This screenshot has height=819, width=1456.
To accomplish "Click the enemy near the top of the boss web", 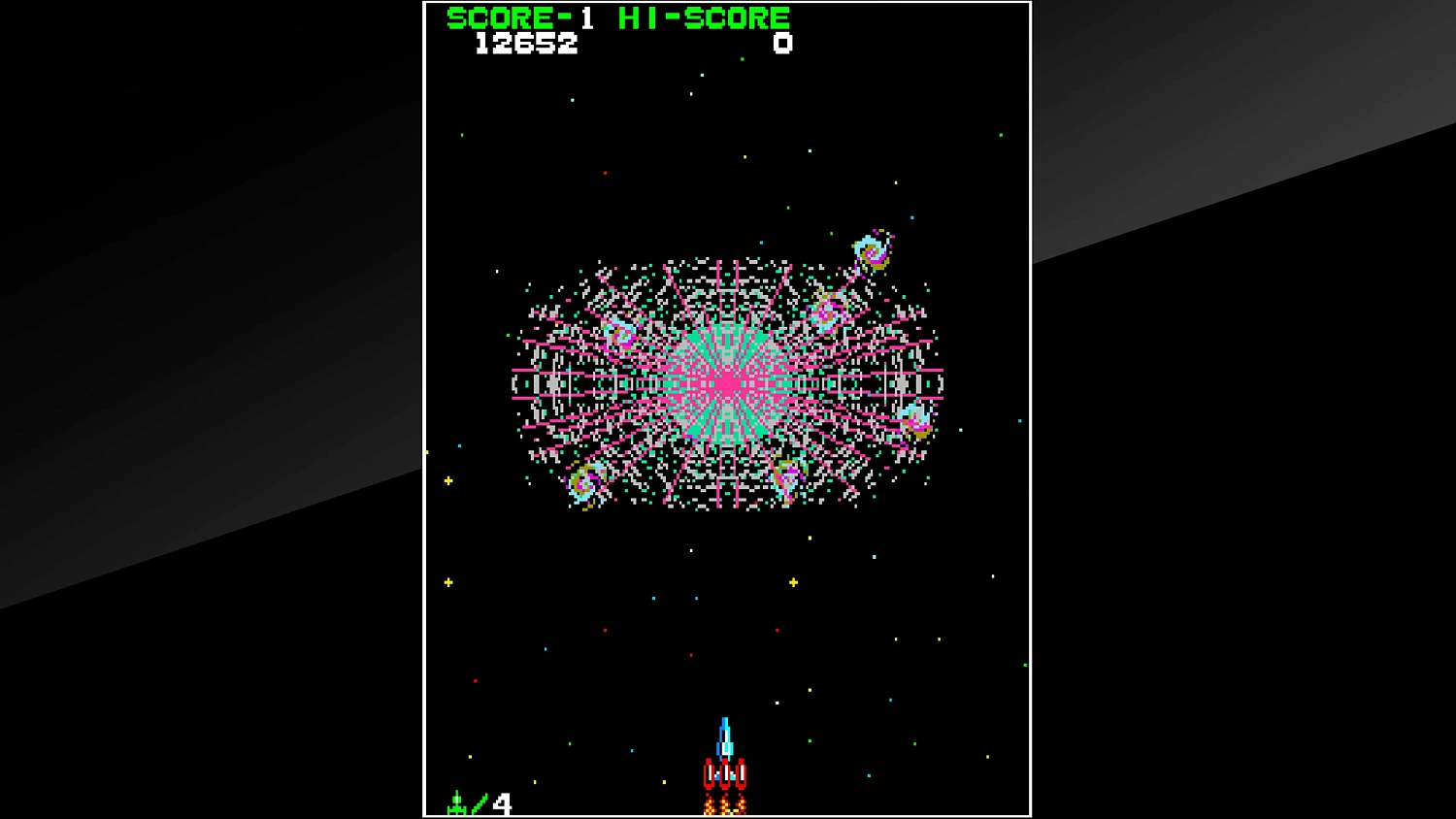I will 829,312.
